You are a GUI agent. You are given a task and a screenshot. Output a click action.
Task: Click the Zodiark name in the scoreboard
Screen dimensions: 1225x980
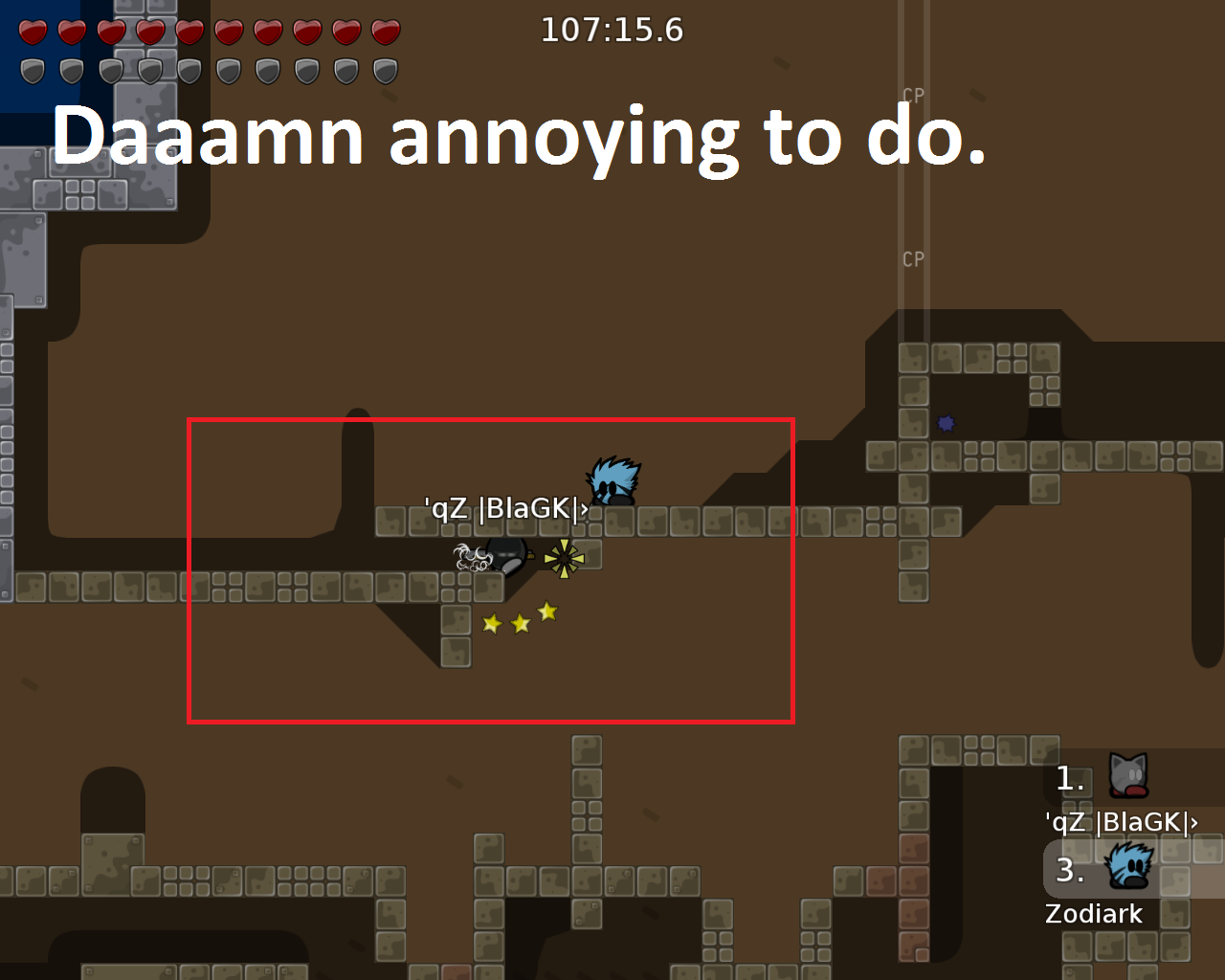pyautogui.click(x=1094, y=913)
